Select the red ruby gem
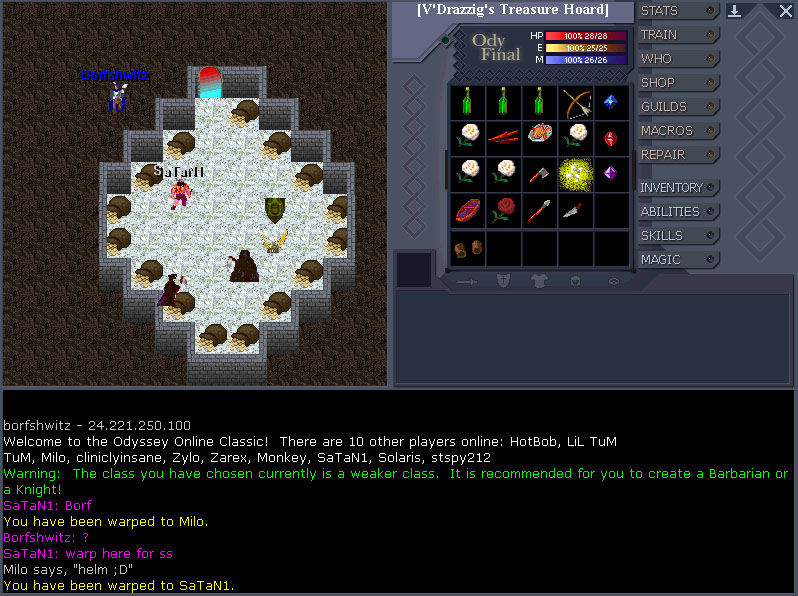The image size is (798, 596). (x=611, y=137)
